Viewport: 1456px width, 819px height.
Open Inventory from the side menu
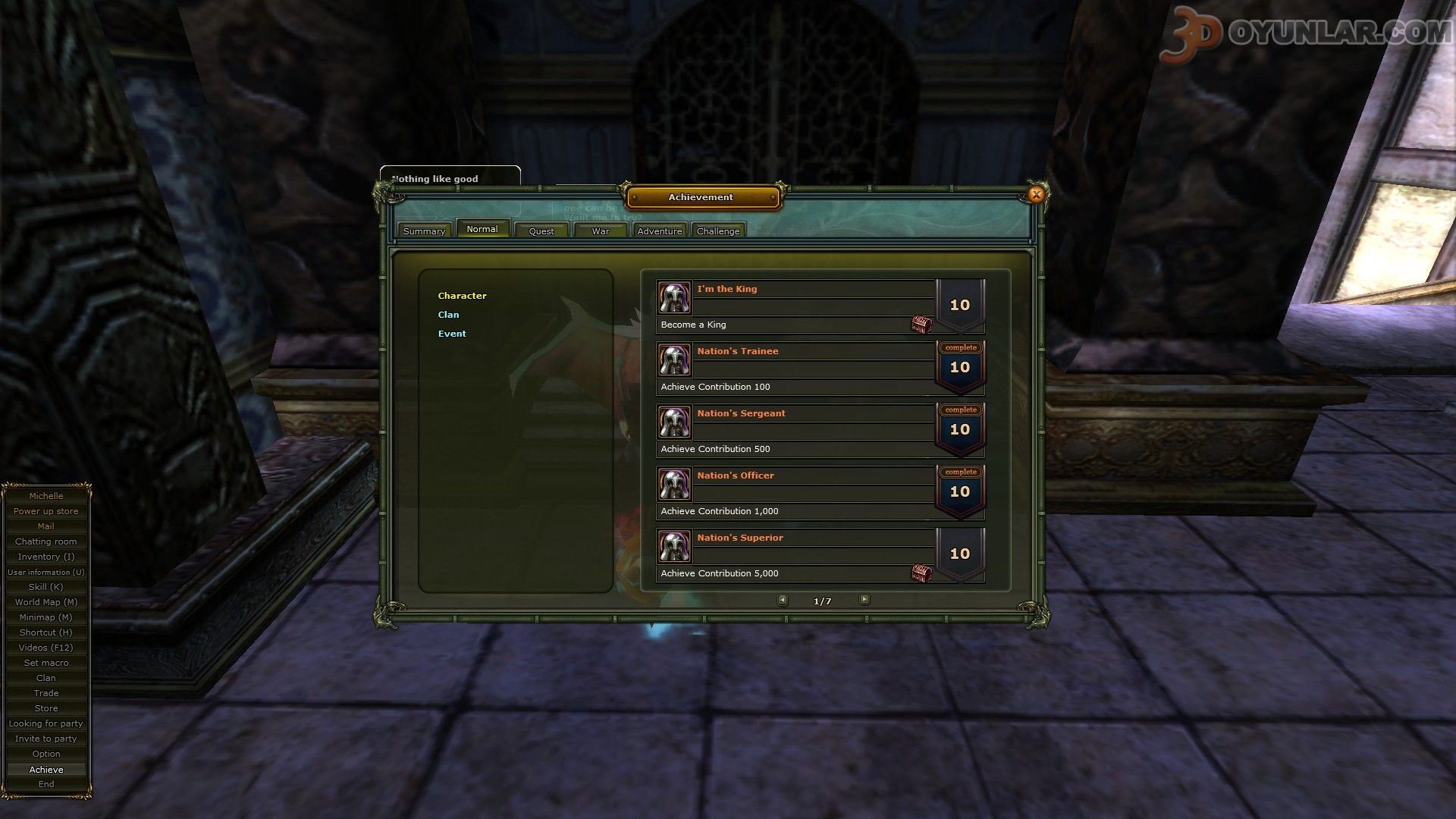tap(46, 557)
